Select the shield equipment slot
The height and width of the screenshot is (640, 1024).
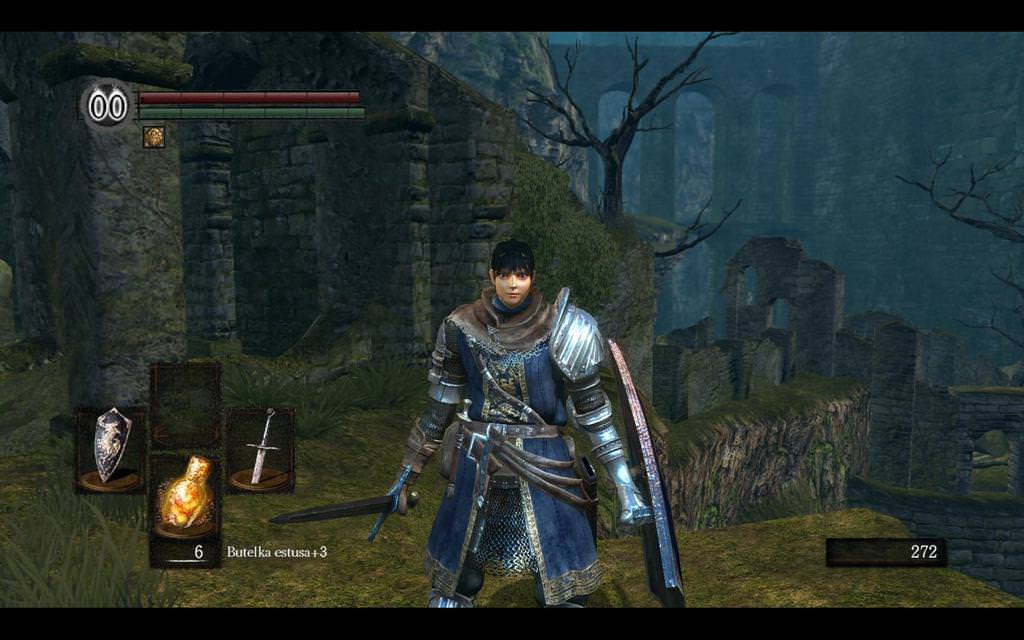point(111,449)
